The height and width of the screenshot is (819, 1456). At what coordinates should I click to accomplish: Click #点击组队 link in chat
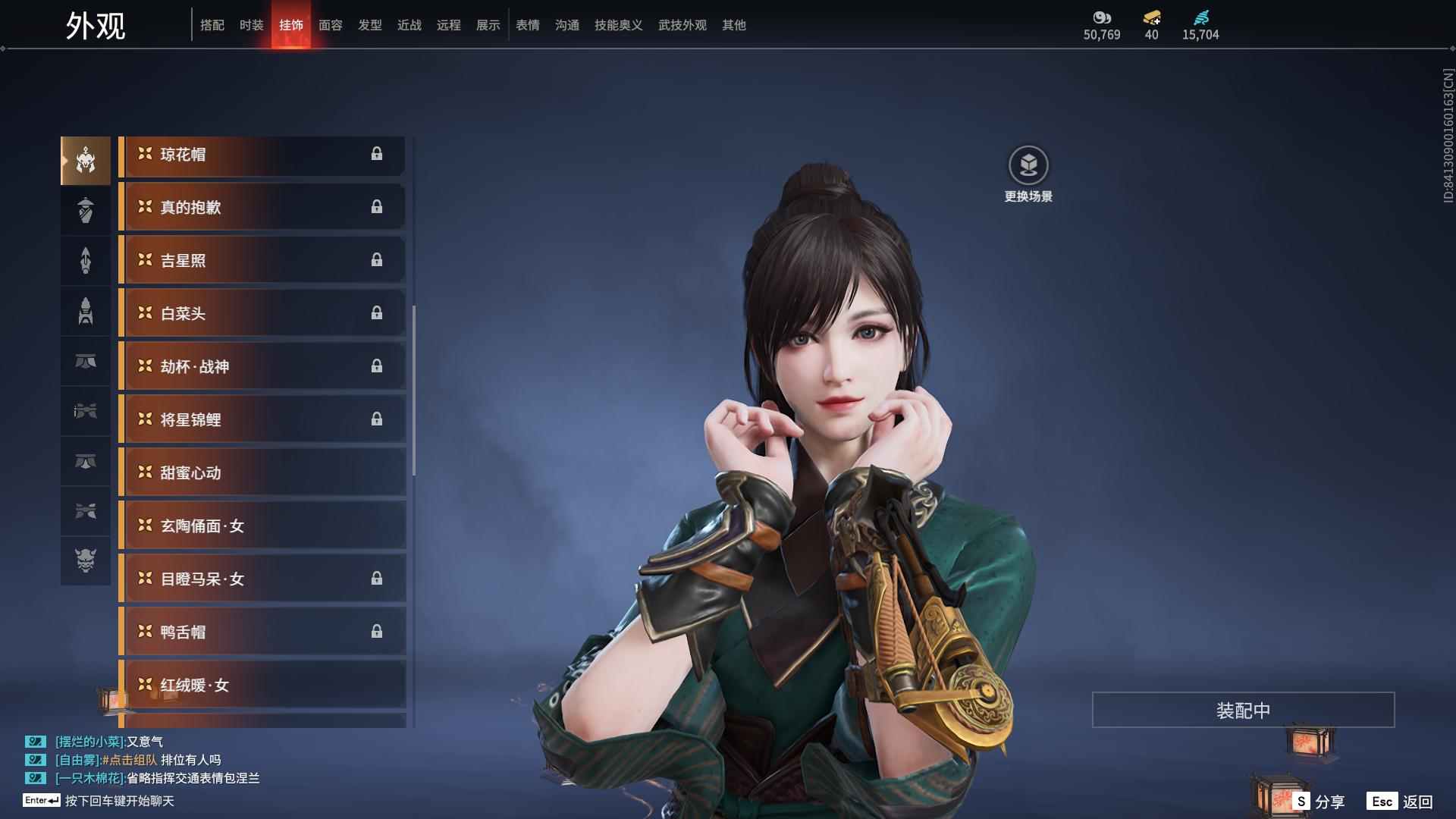tap(130, 760)
